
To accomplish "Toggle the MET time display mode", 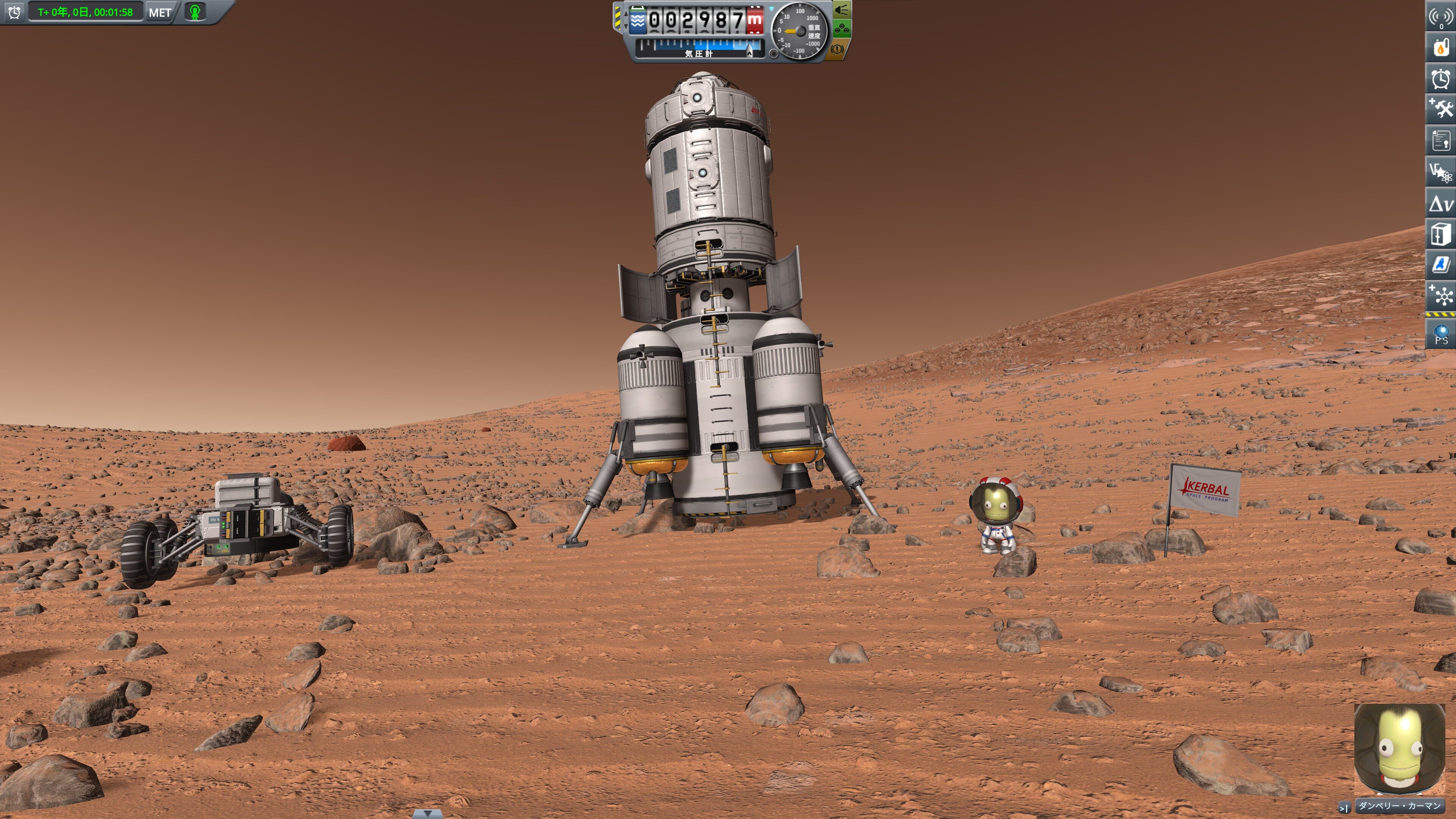I will click(160, 13).
